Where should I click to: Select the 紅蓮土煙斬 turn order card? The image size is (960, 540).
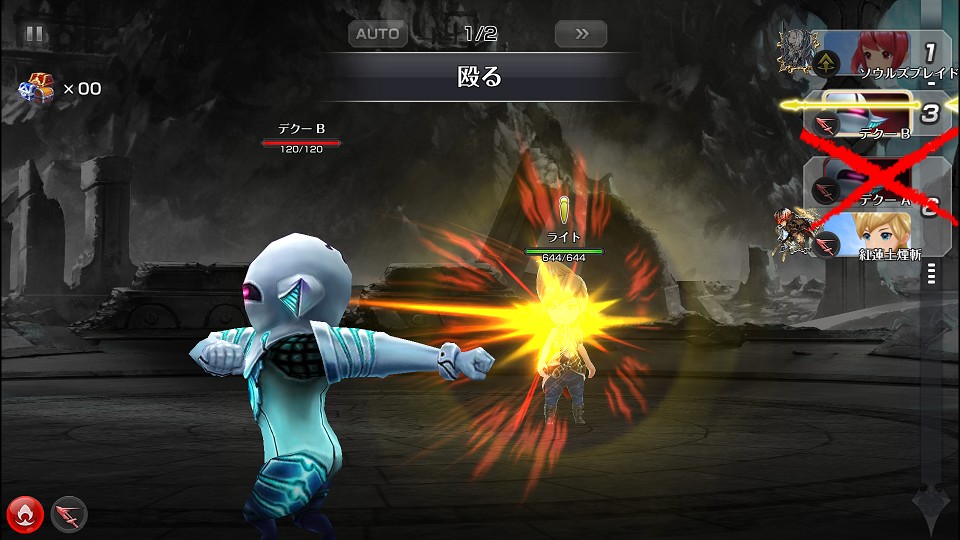point(880,236)
